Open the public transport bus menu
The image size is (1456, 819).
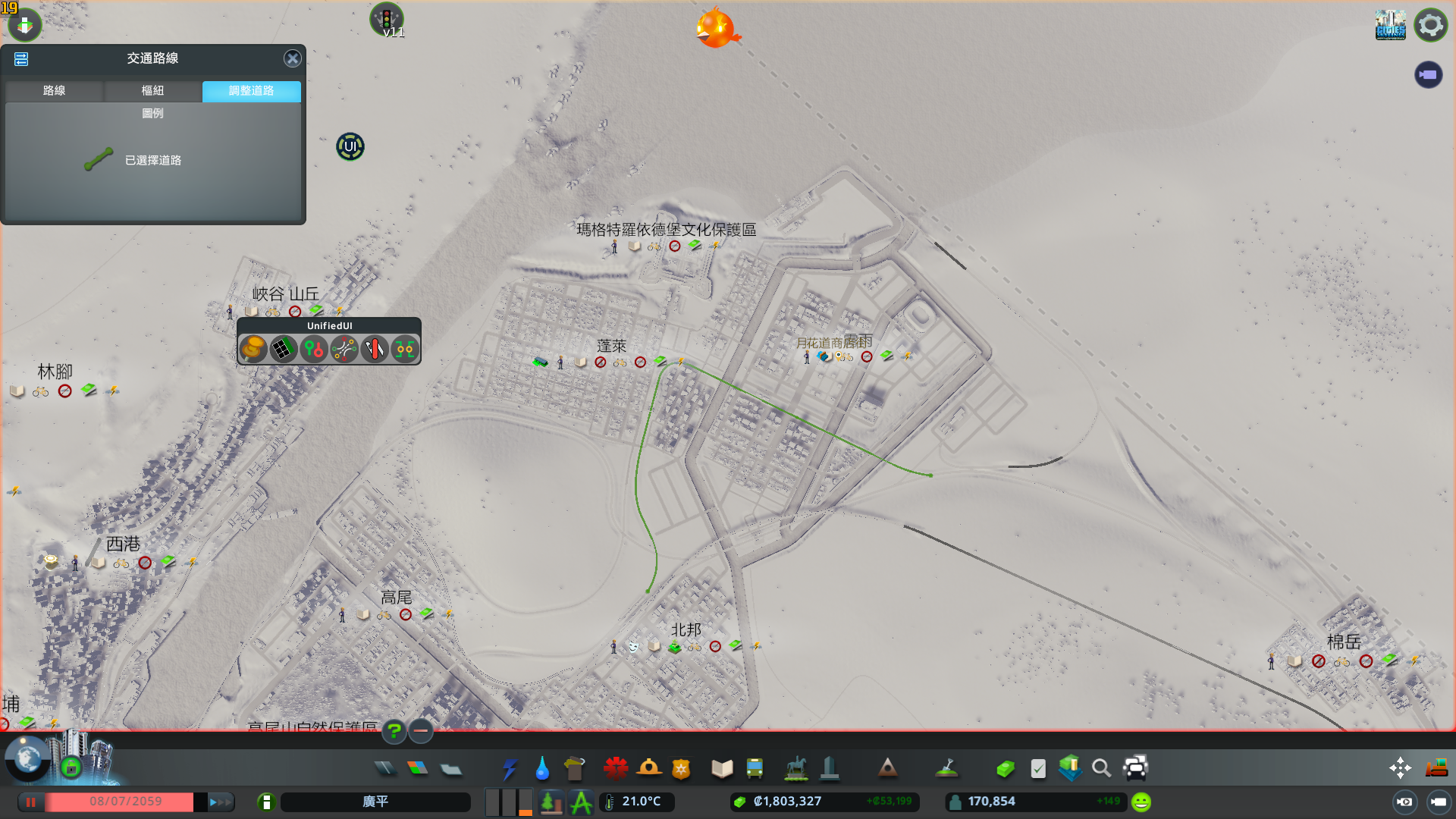tap(755, 769)
